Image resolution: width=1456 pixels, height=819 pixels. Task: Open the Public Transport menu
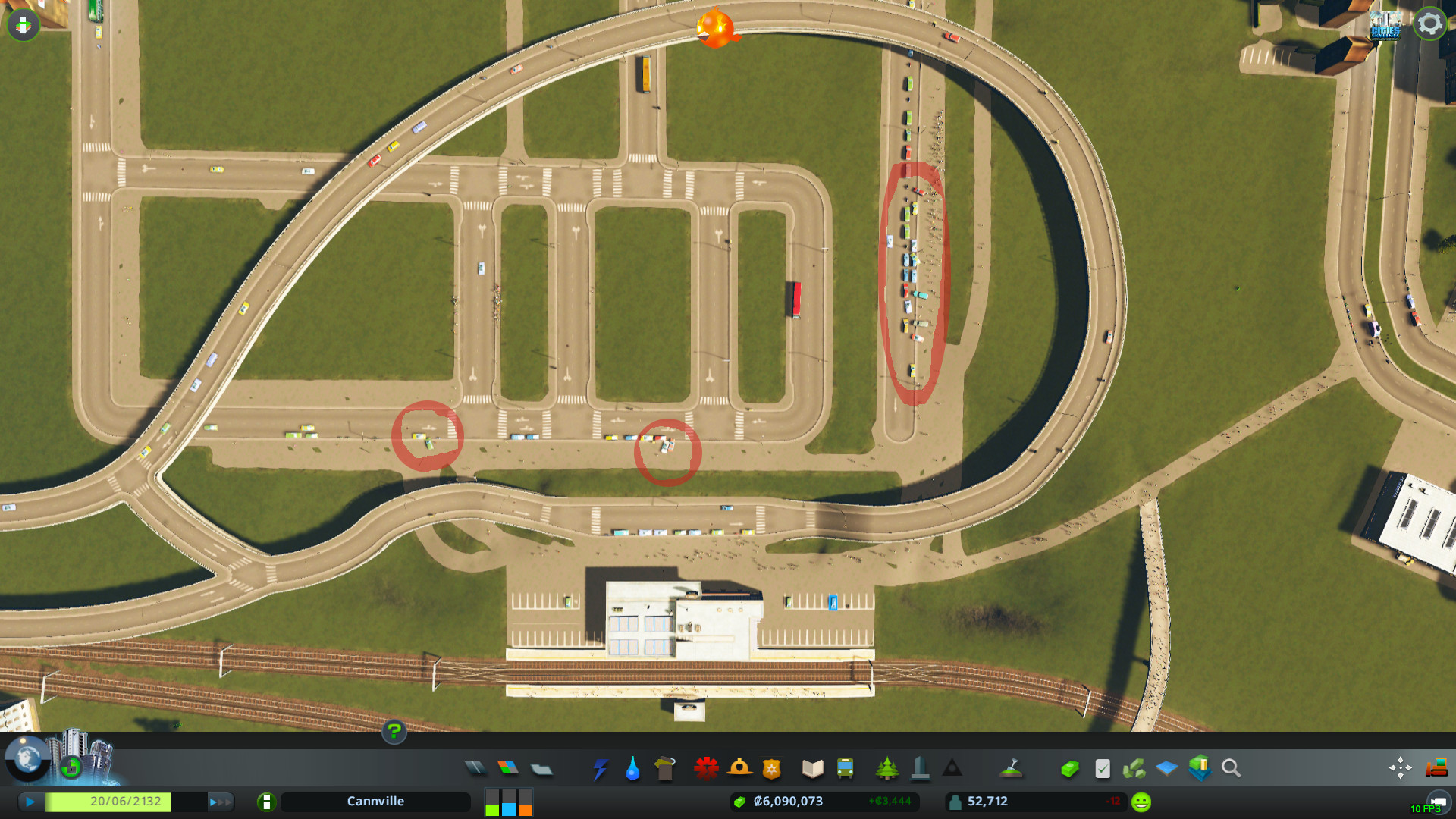[x=844, y=767]
